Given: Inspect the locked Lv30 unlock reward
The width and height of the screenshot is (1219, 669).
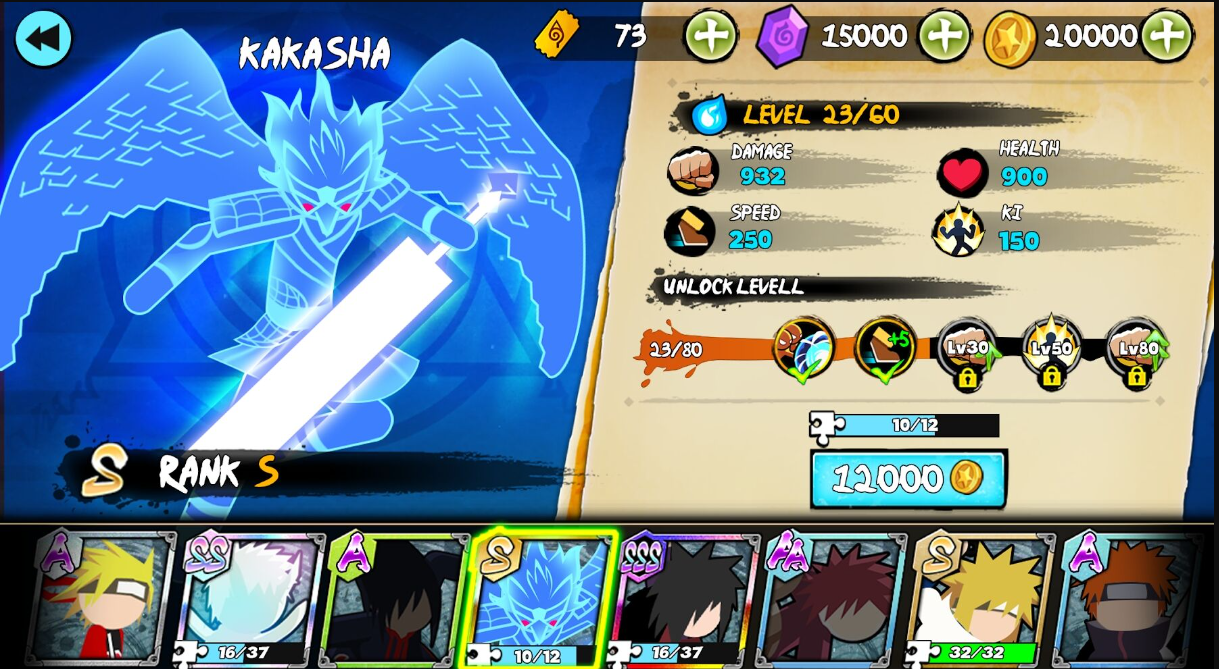Looking at the screenshot, I should coord(967,351).
